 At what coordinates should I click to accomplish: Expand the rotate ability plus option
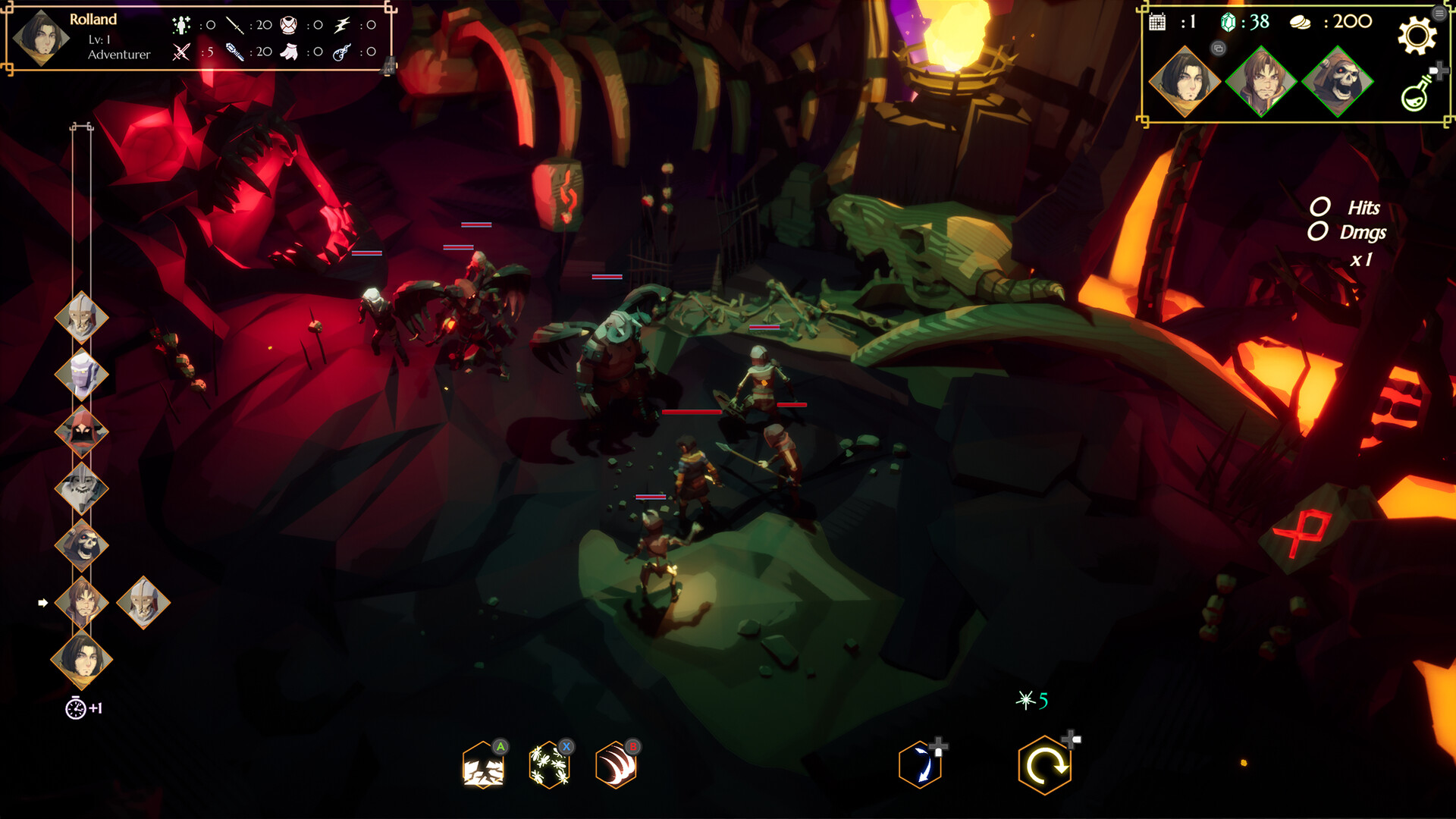1069,739
